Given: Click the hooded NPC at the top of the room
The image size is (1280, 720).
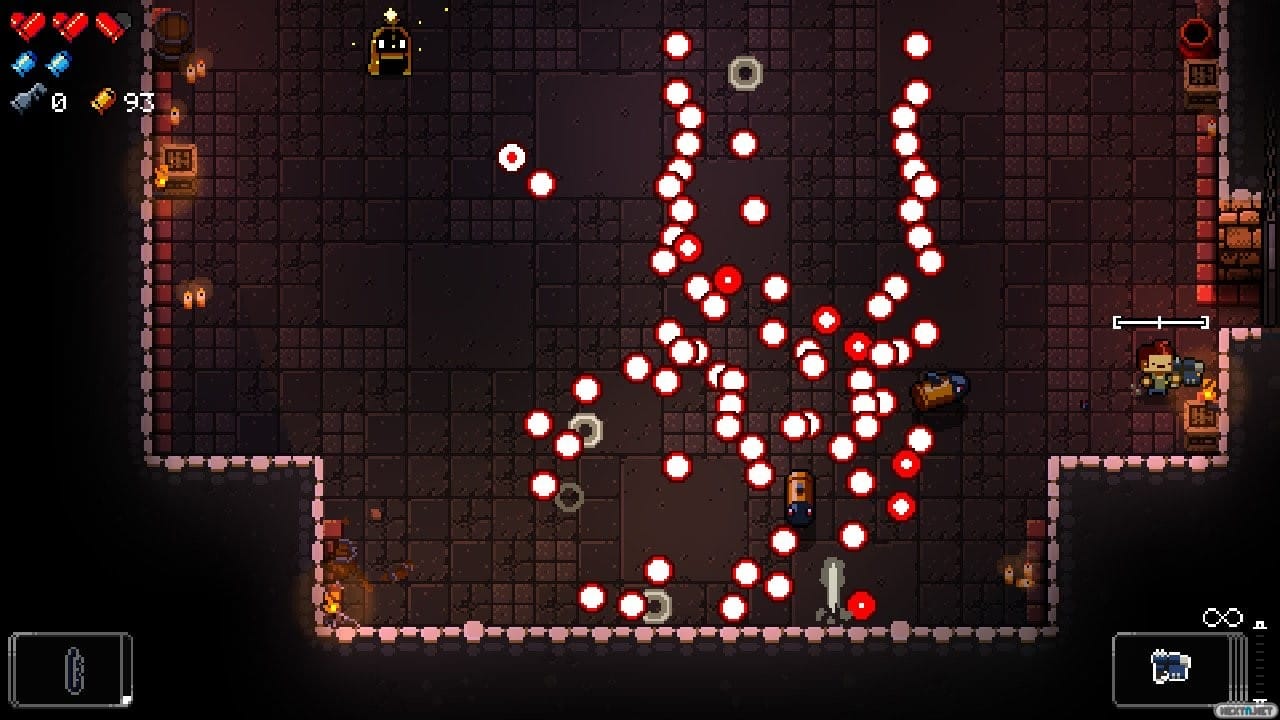Looking at the screenshot, I should 388,45.
